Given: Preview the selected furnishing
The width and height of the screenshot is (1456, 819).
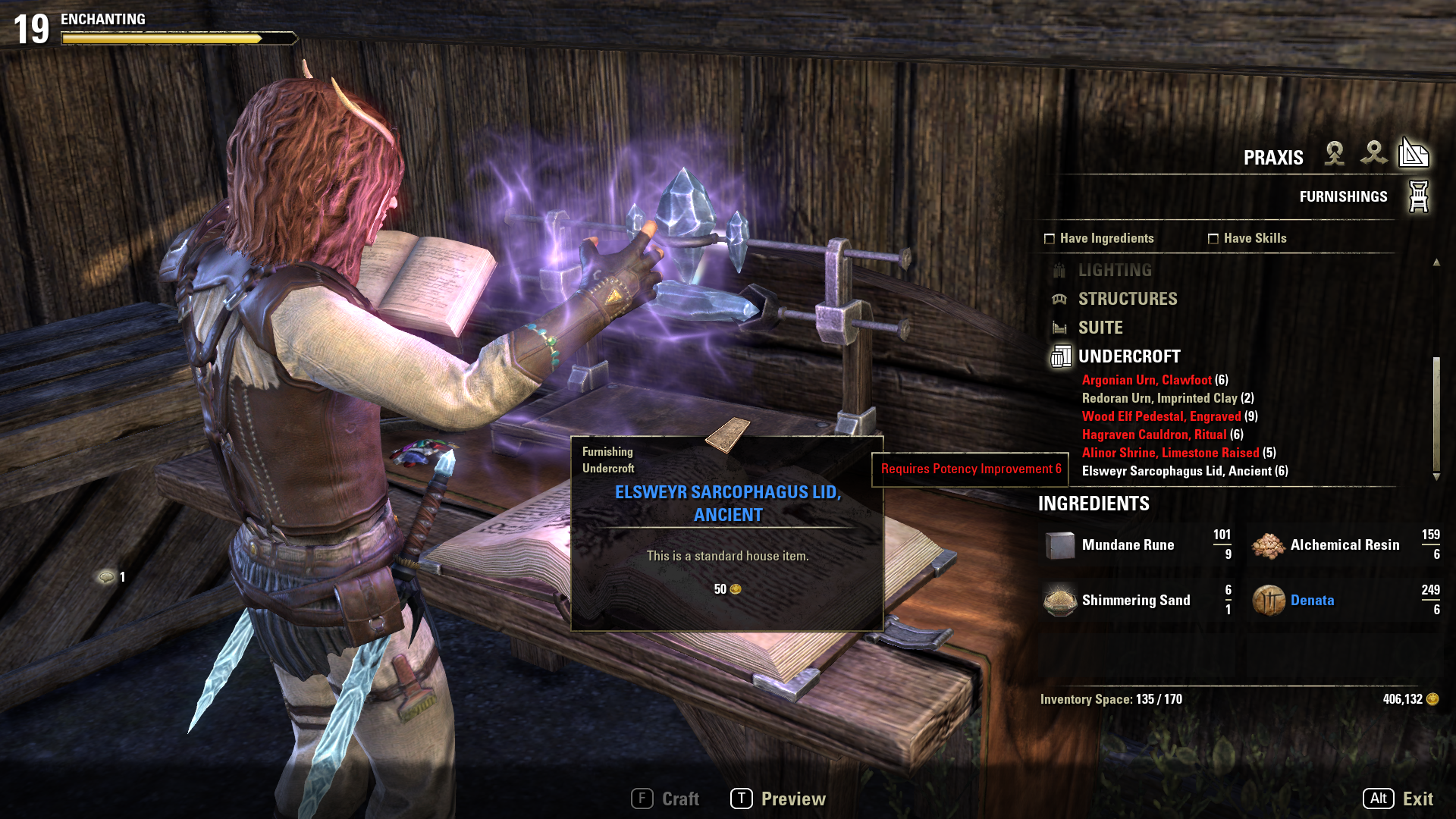Looking at the screenshot, I should pyautogui.click(x=779, y=799).
